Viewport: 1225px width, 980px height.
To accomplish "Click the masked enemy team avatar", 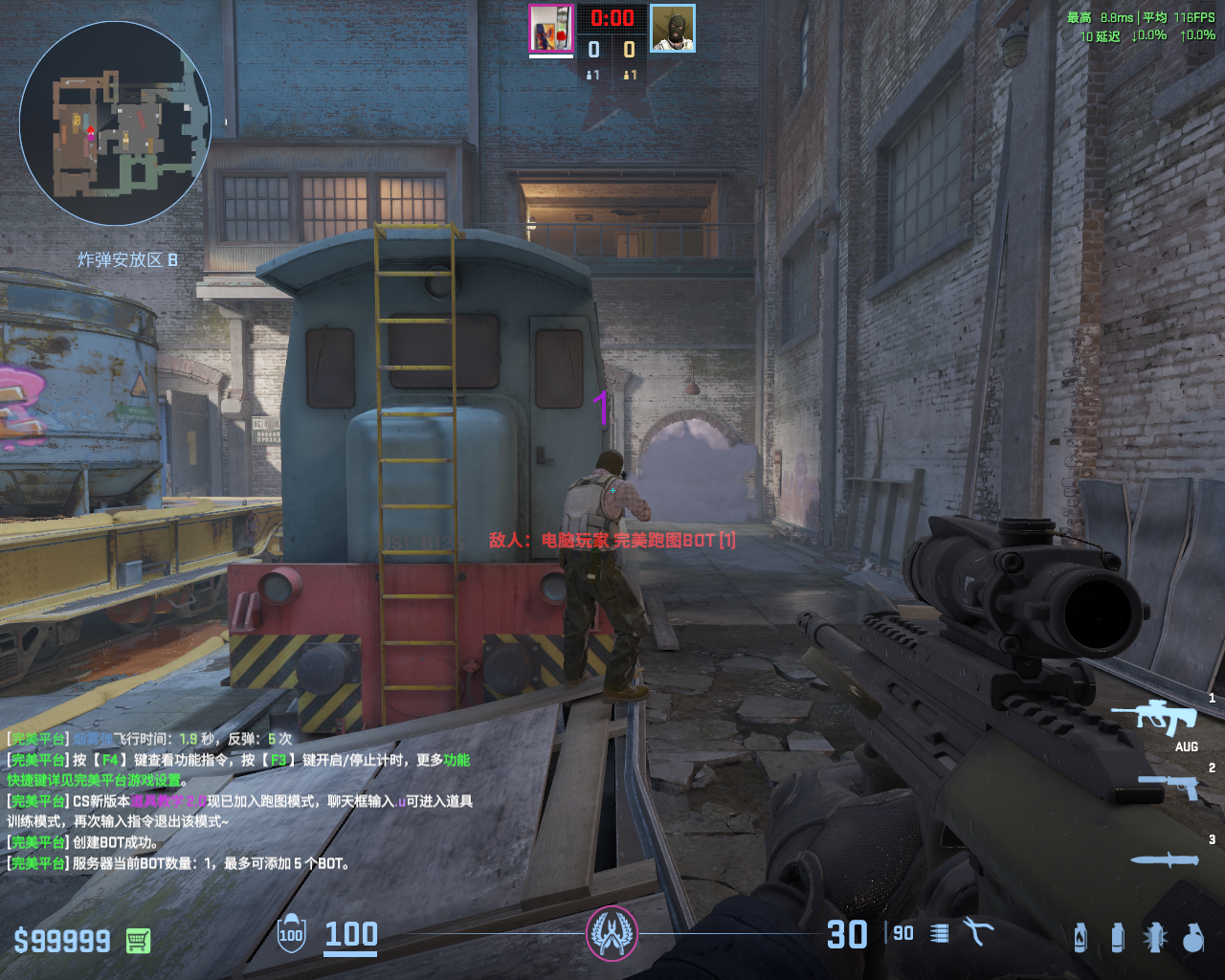I will pyautogui.click(x=673, y=29).
